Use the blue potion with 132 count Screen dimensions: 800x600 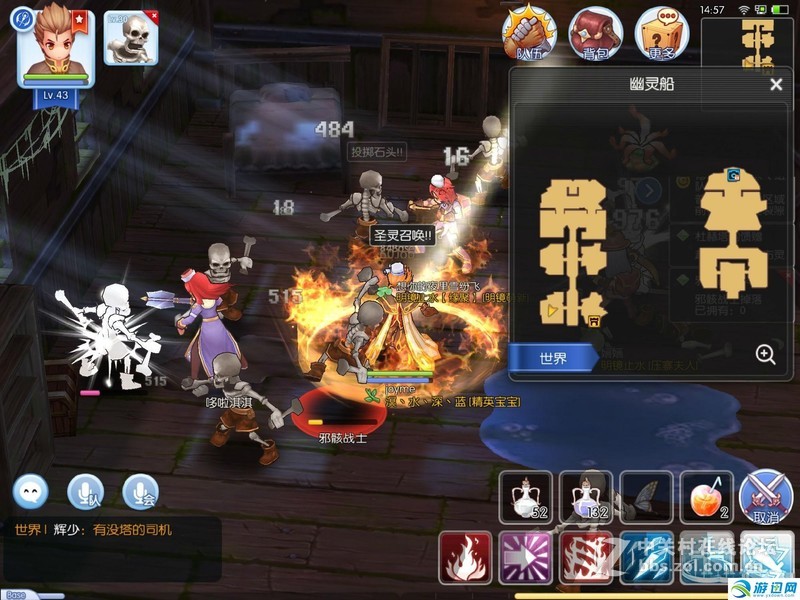(x=586, y=497)
